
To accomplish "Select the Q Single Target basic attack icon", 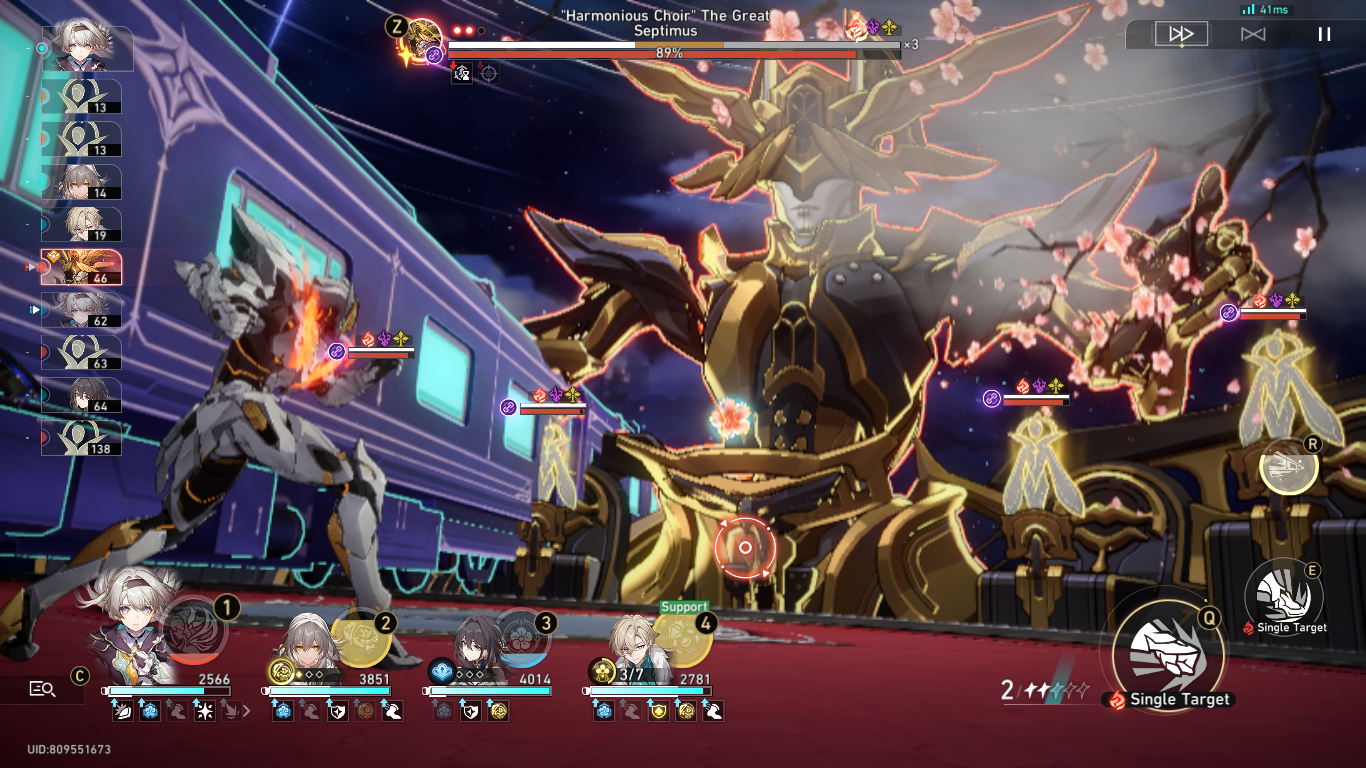I will [1166, 657].
